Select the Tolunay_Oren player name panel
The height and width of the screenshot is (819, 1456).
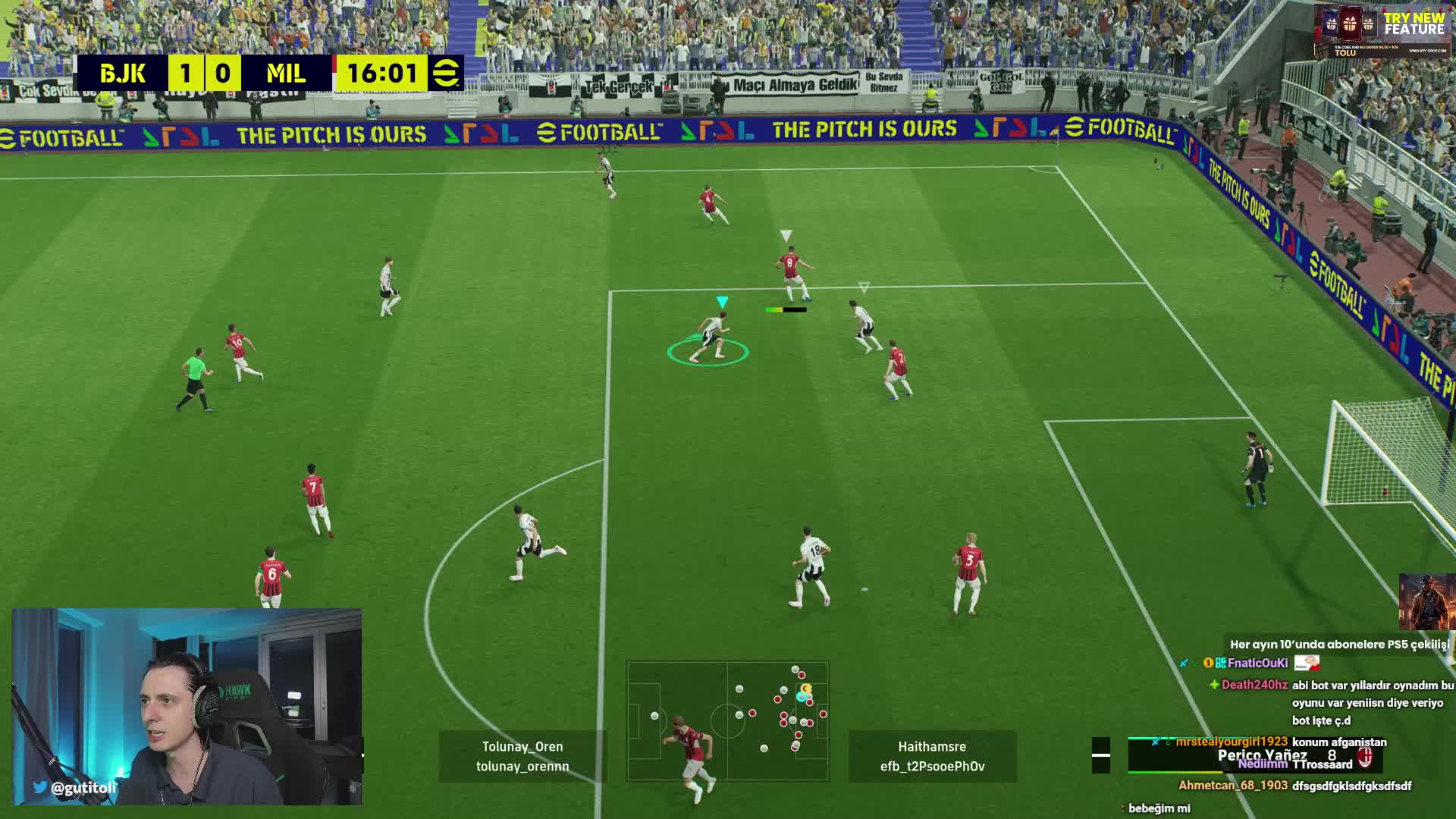coord(522,756)
